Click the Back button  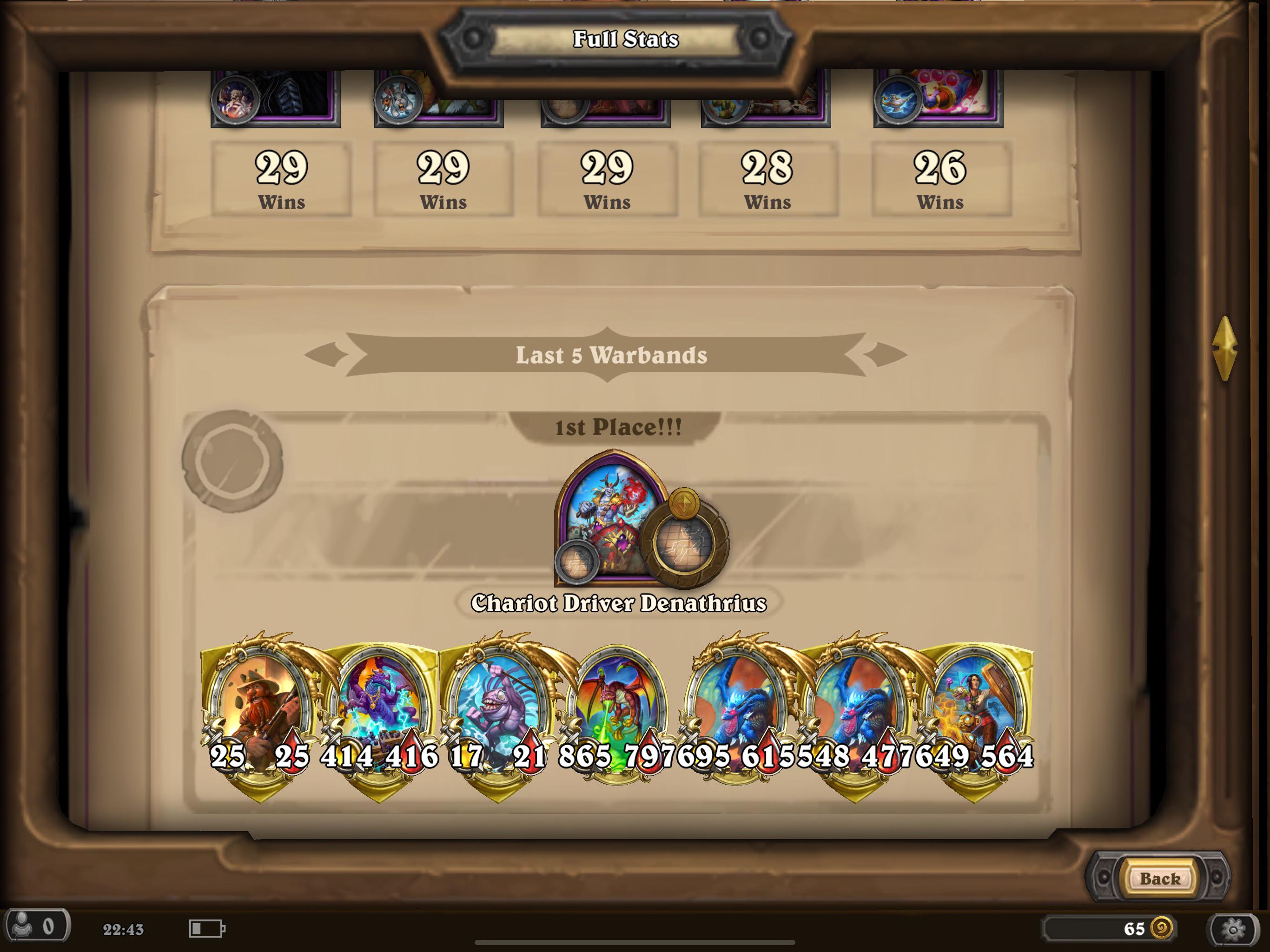click(1160, 877)
